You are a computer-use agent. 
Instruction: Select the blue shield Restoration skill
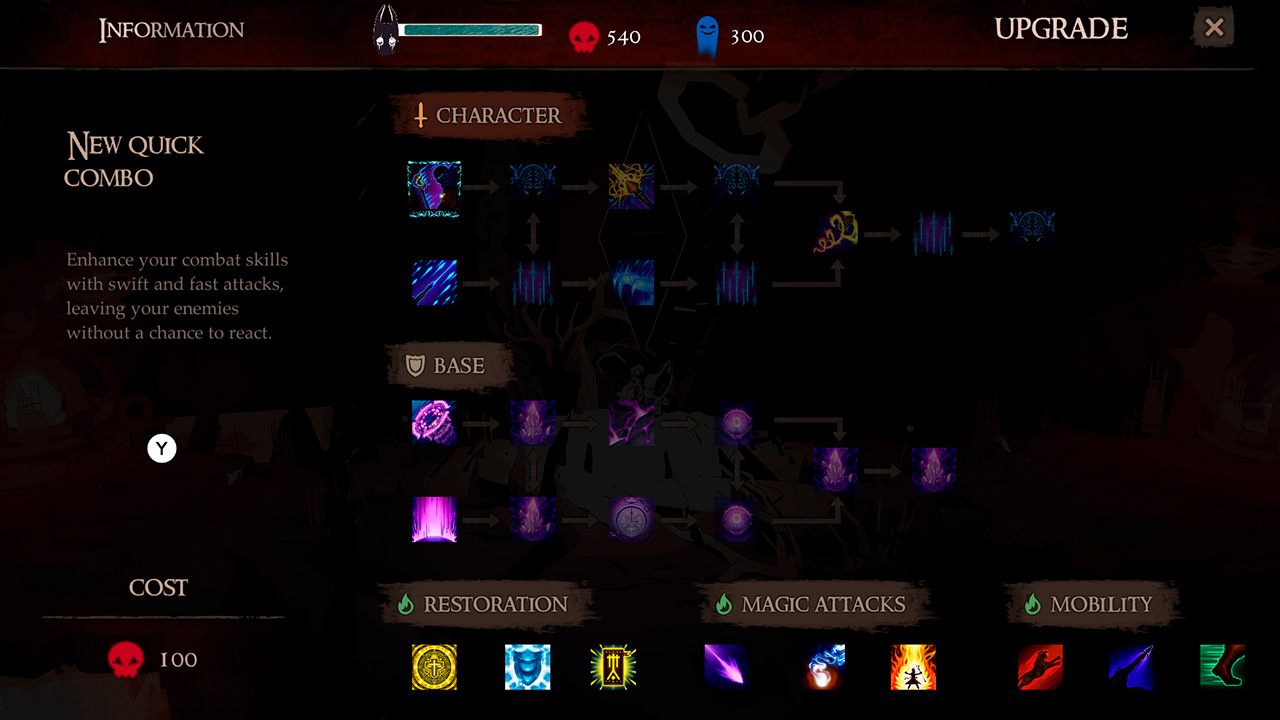(527, 667)
